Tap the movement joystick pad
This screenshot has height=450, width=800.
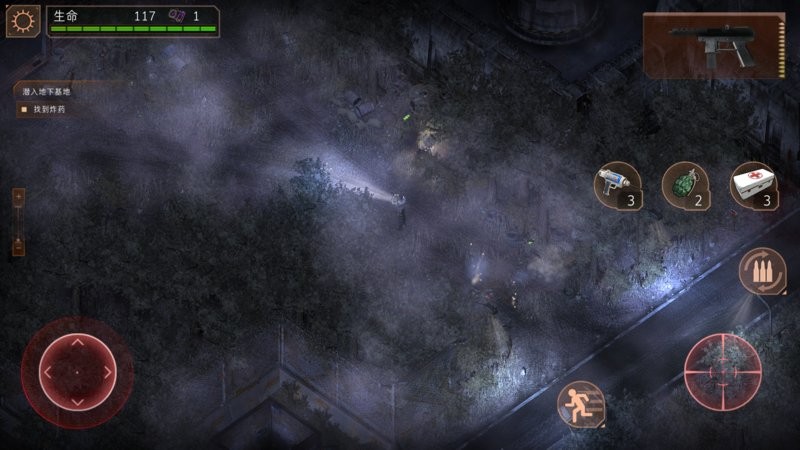pos(77,372)
